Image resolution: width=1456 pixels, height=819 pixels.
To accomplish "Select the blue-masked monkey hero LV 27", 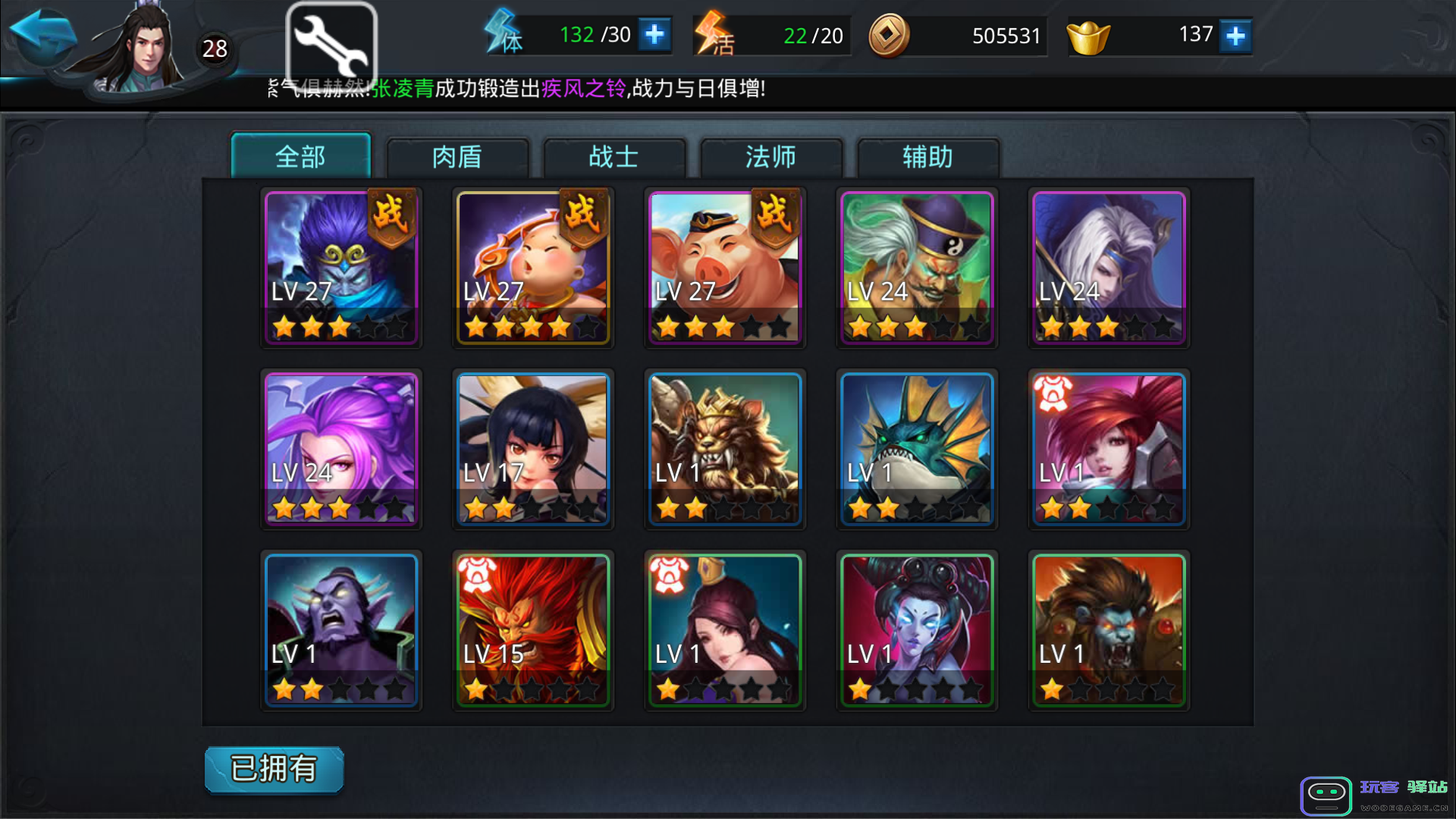I will [341, 268].
